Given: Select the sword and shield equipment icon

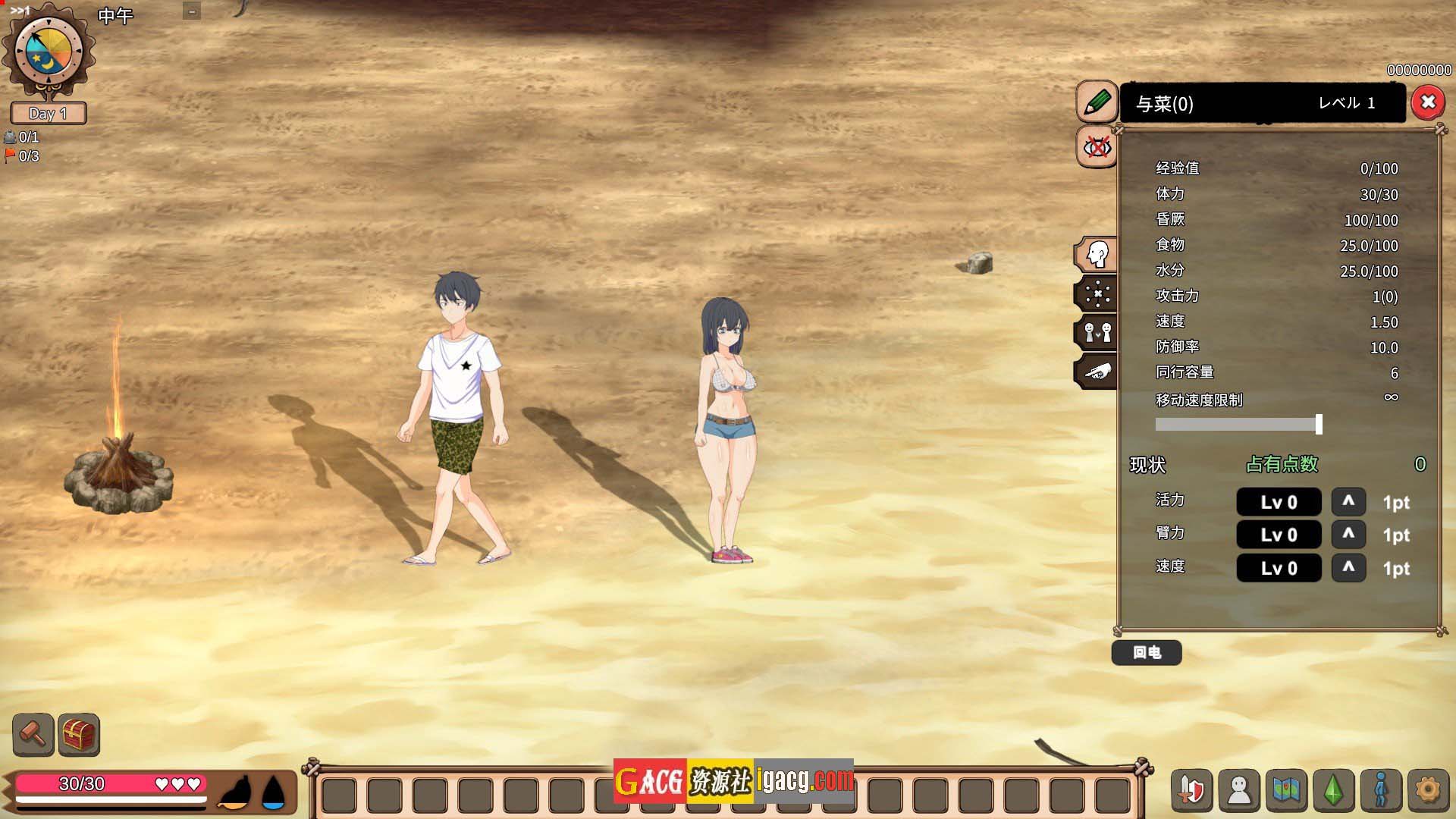Looking at the screenshot, I should coord(1192,790).
